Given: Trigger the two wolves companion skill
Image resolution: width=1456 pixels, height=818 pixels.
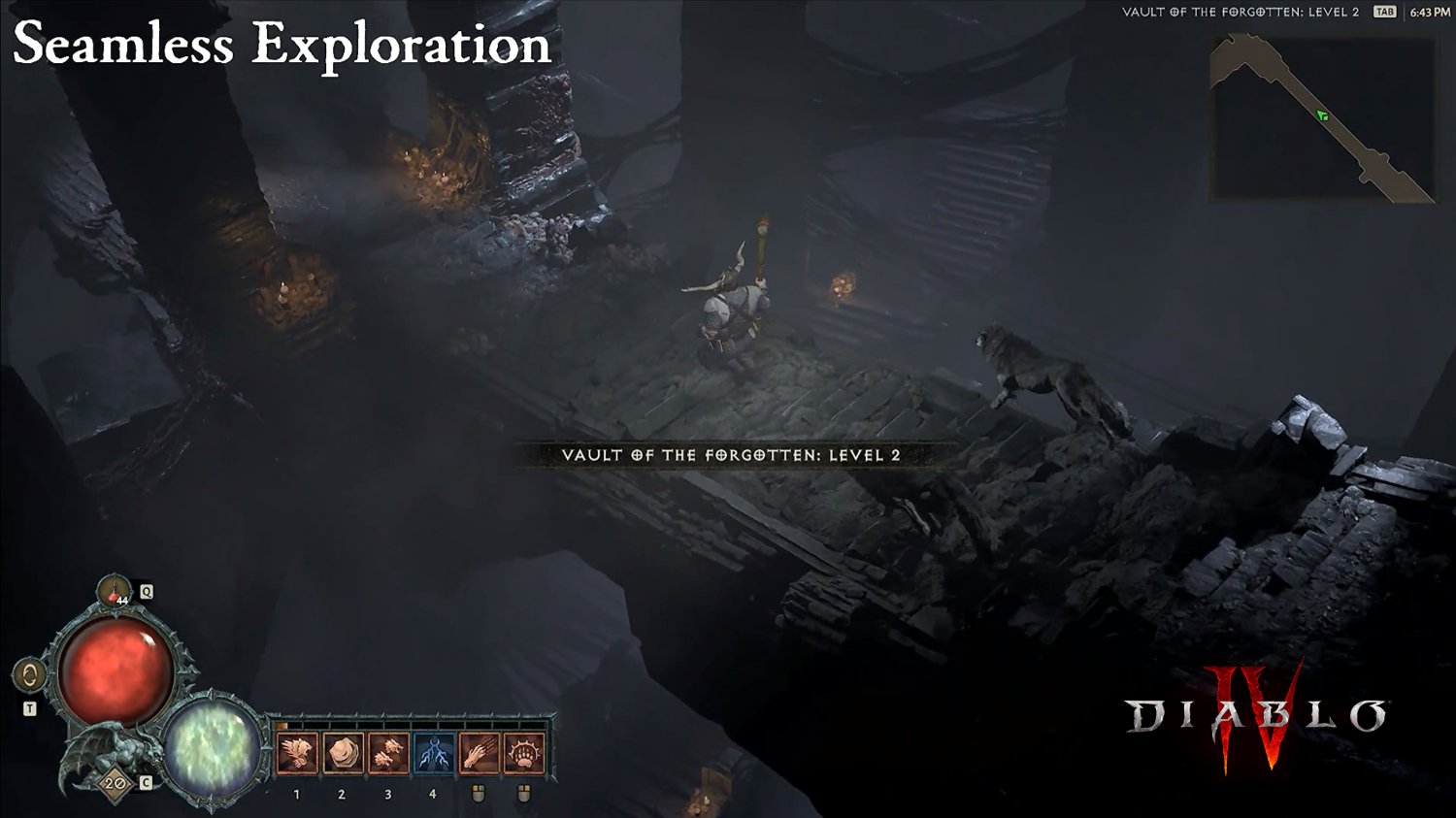Looking at the screenshot, I should coord(388,753).
